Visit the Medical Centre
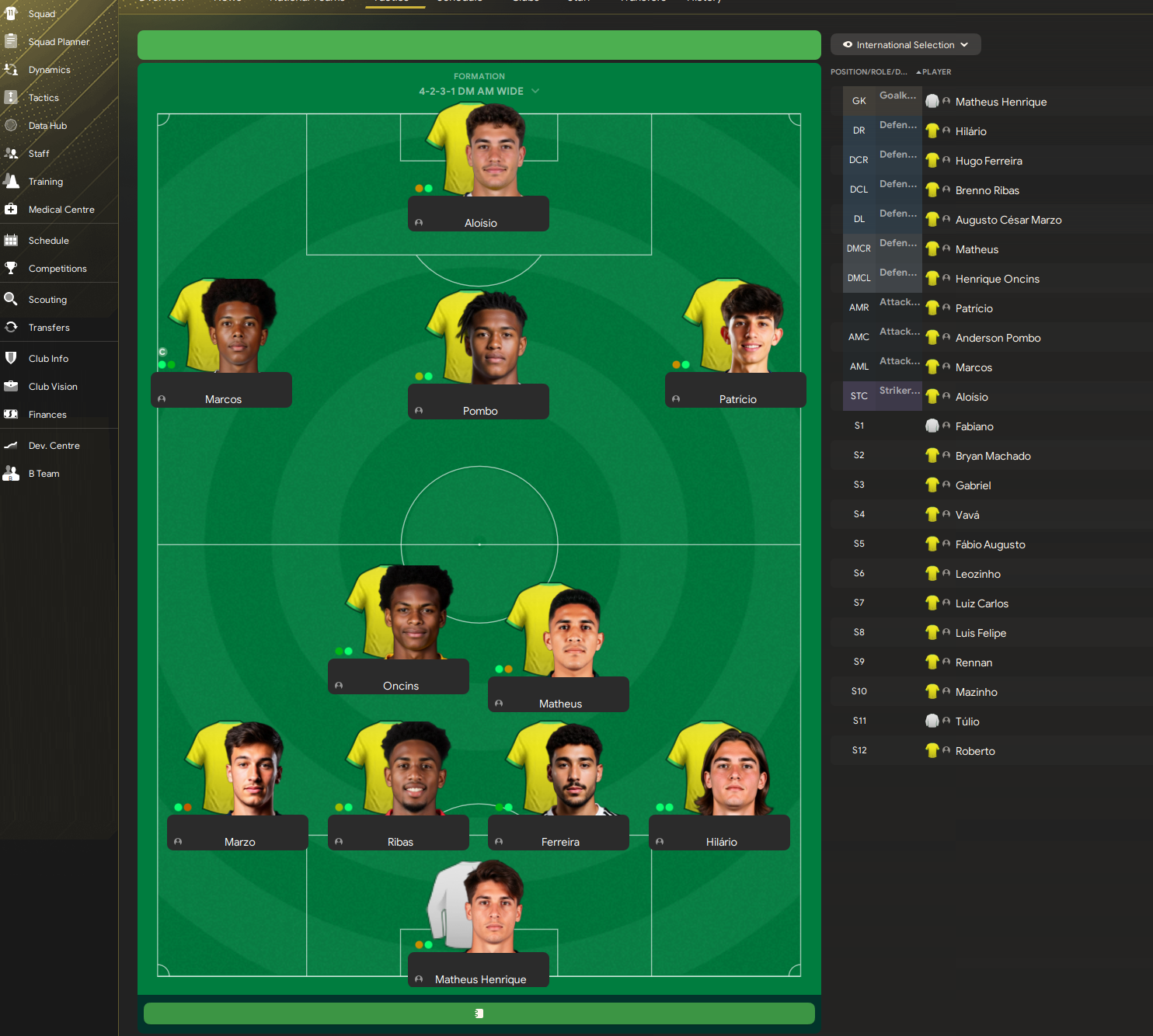1153x1036 pixels. [x=61, y=210]
